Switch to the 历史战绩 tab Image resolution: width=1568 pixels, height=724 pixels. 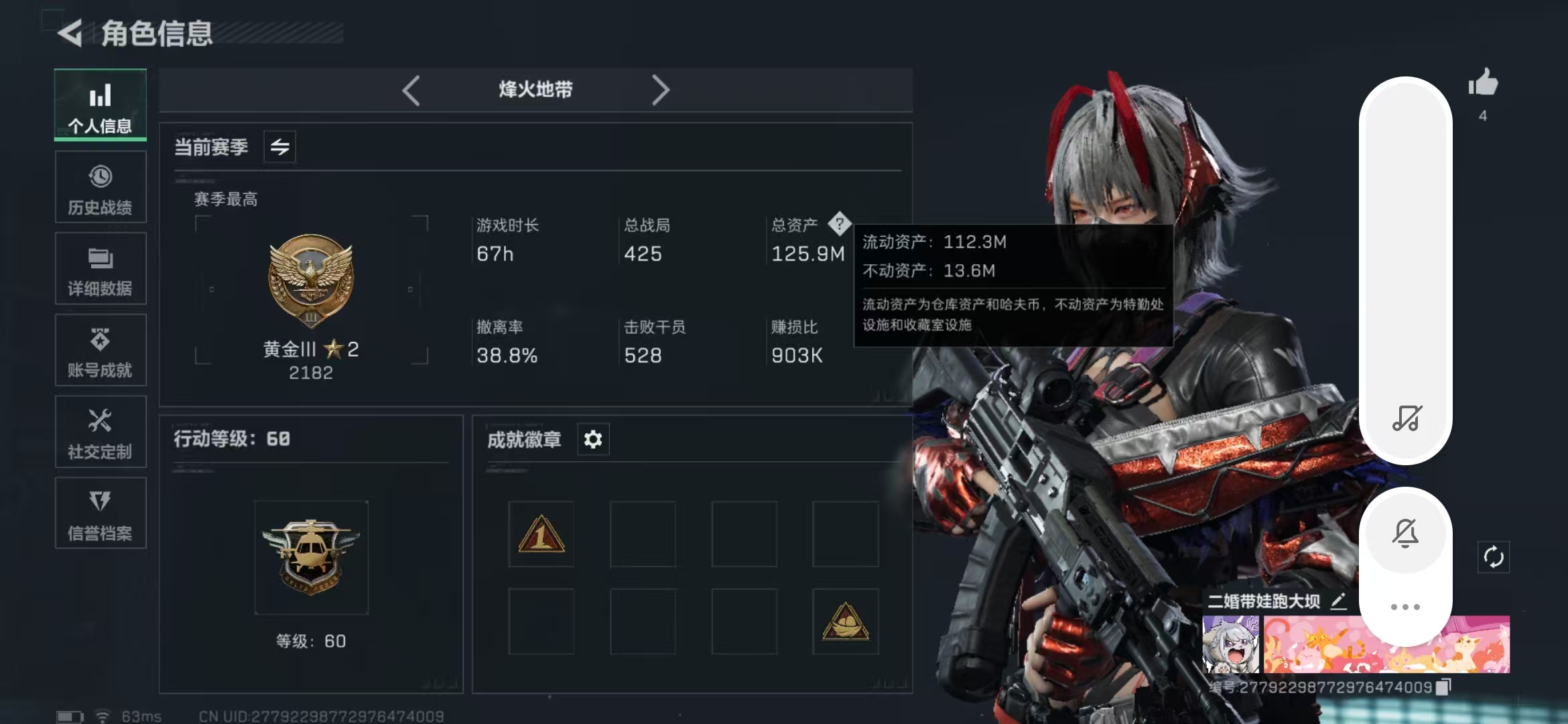[101, 187]
